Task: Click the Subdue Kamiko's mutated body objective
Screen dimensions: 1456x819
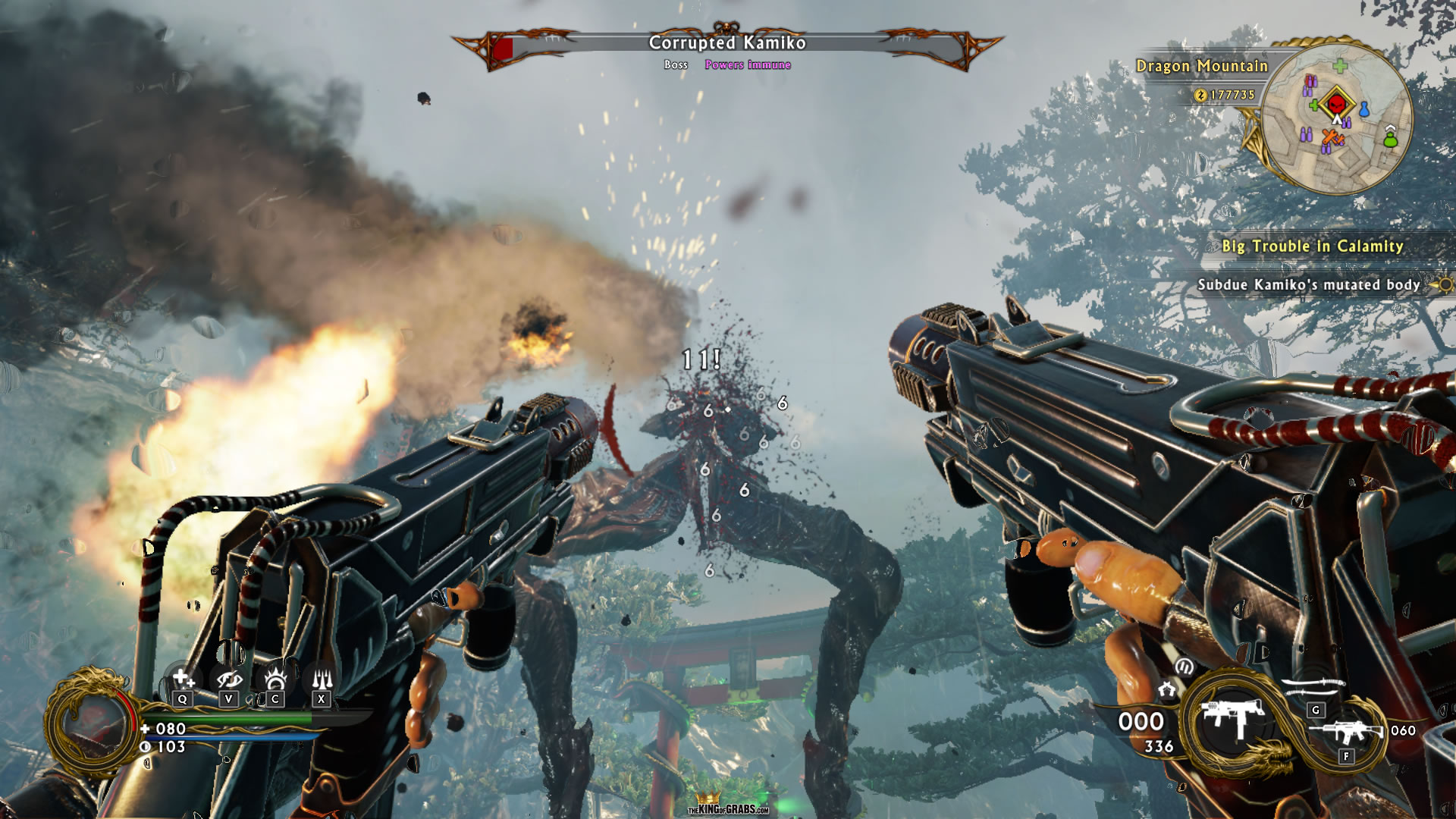Action: 1308,285
